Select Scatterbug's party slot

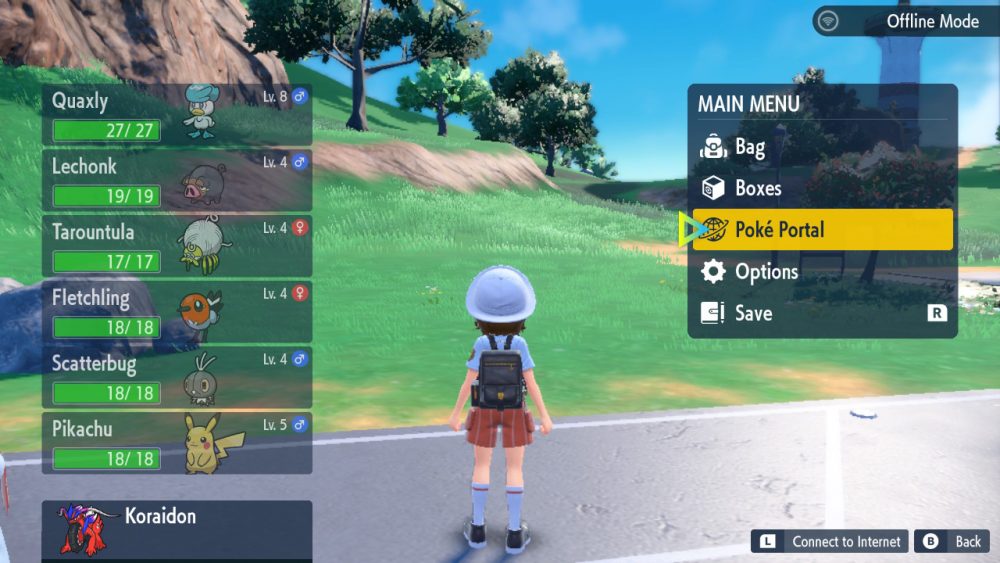[177, 376]
